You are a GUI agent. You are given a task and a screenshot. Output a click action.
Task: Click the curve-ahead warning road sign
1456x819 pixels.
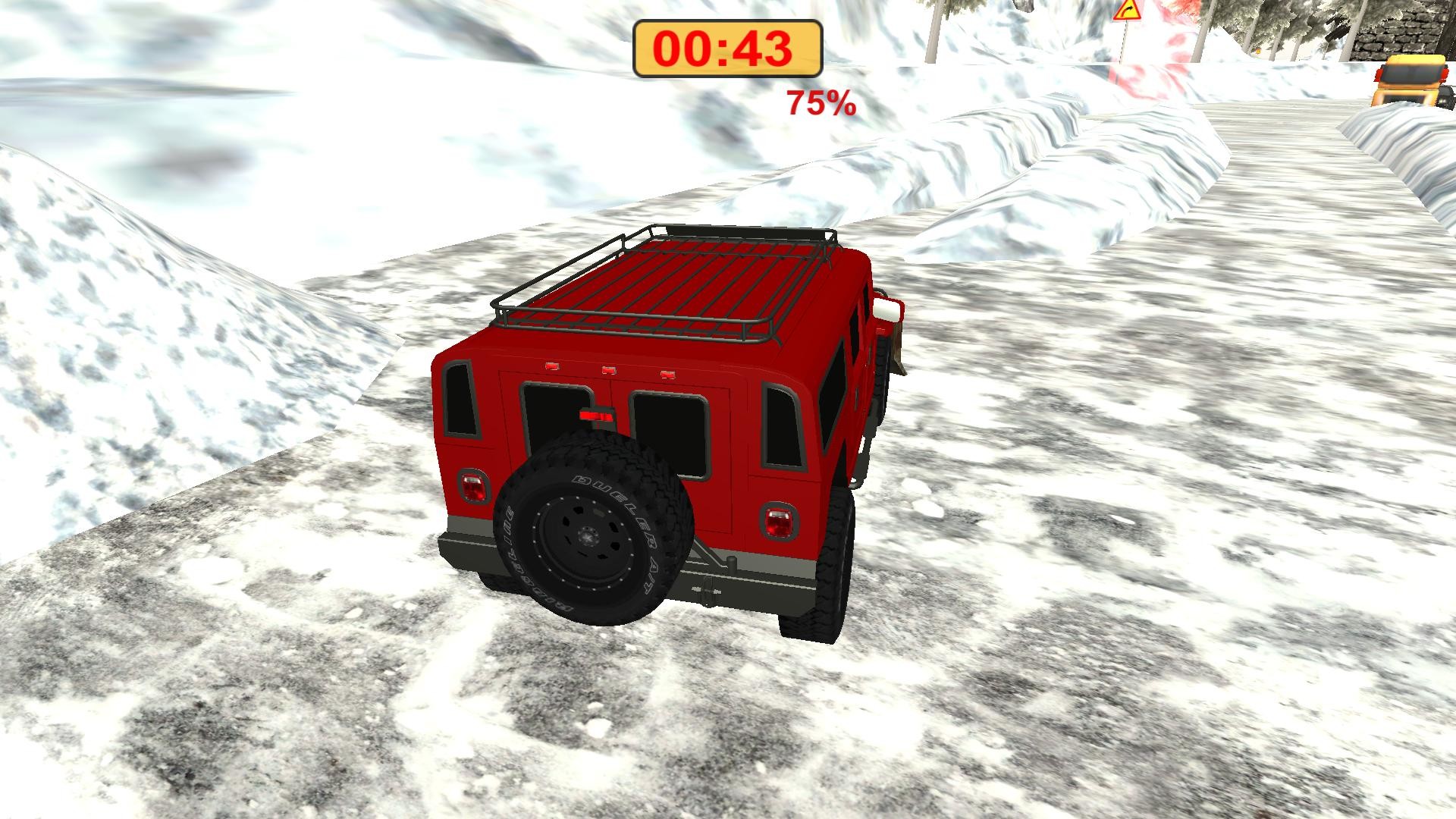coord(1125,11)
